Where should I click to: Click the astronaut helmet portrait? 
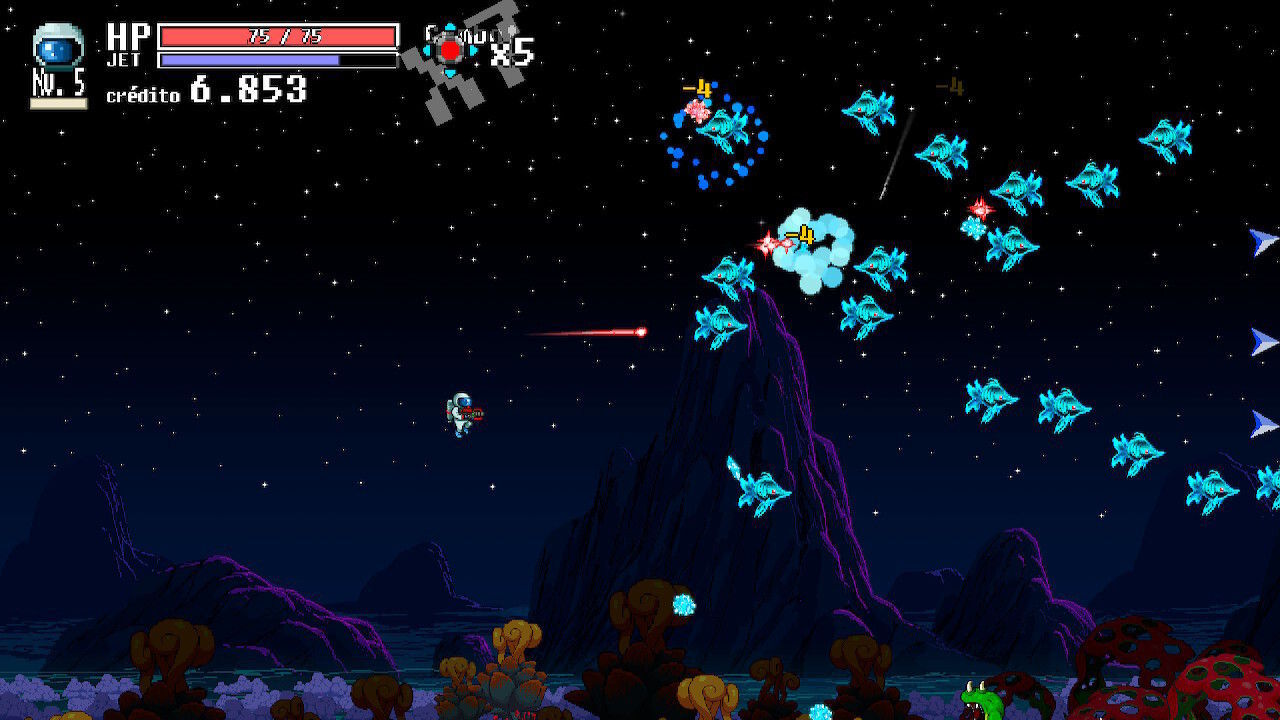tap(58, 47)
